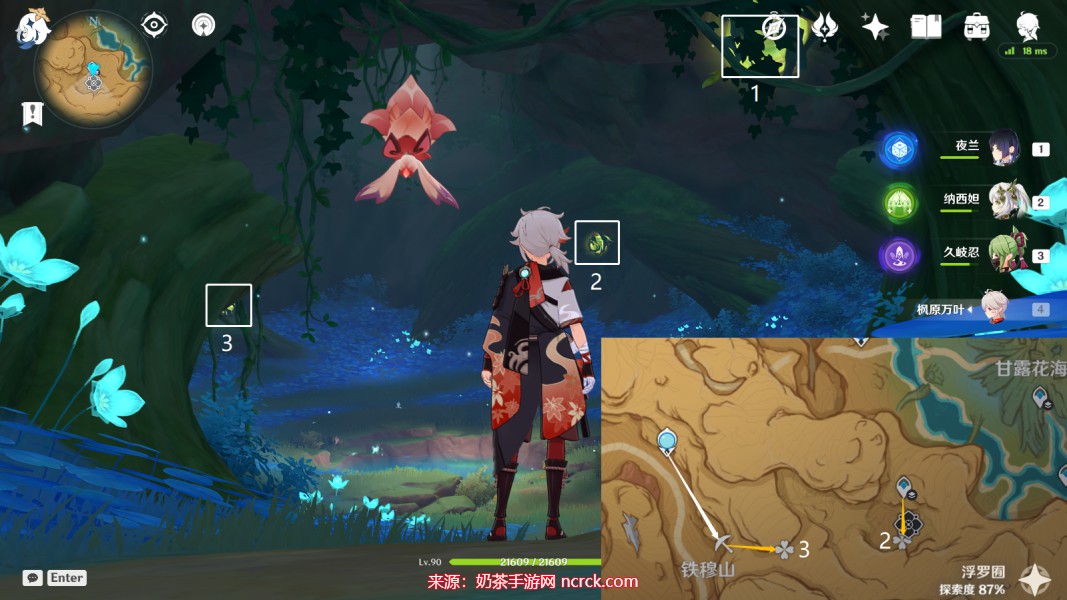The image size is (1067, 600).
Task: Click the arc-and-star icon right of the eye
Action: [204, 25]
